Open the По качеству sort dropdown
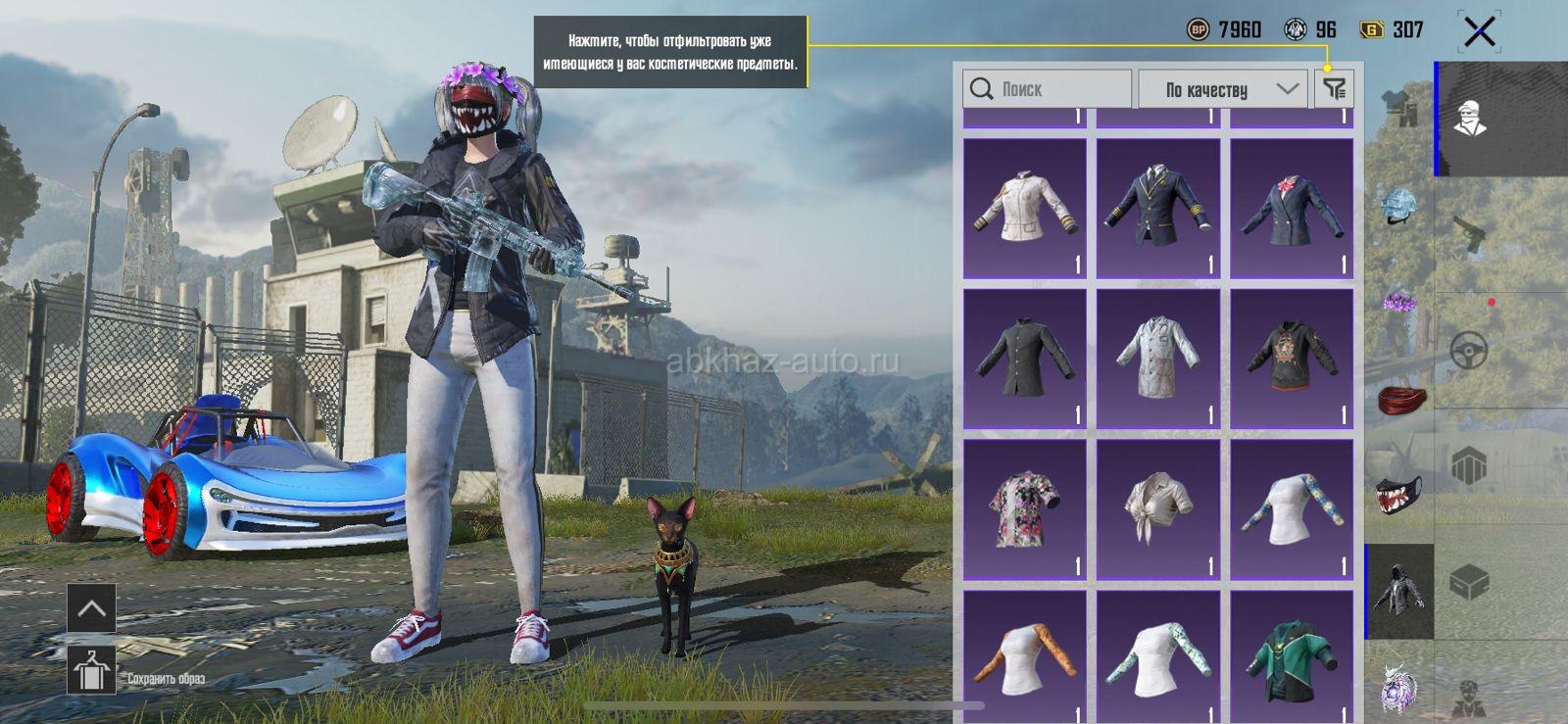This screenshot has height=724, width=1568. coord(1222,89)
